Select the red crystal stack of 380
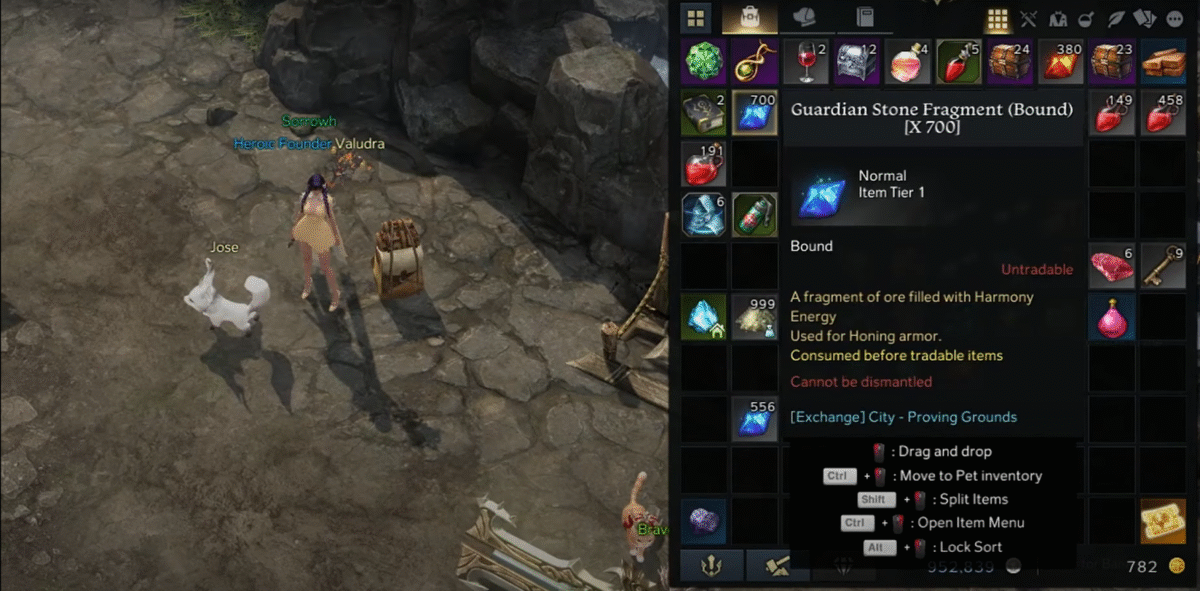The width and height of the screenshot is (1200, 591). tap(1061, 61)
